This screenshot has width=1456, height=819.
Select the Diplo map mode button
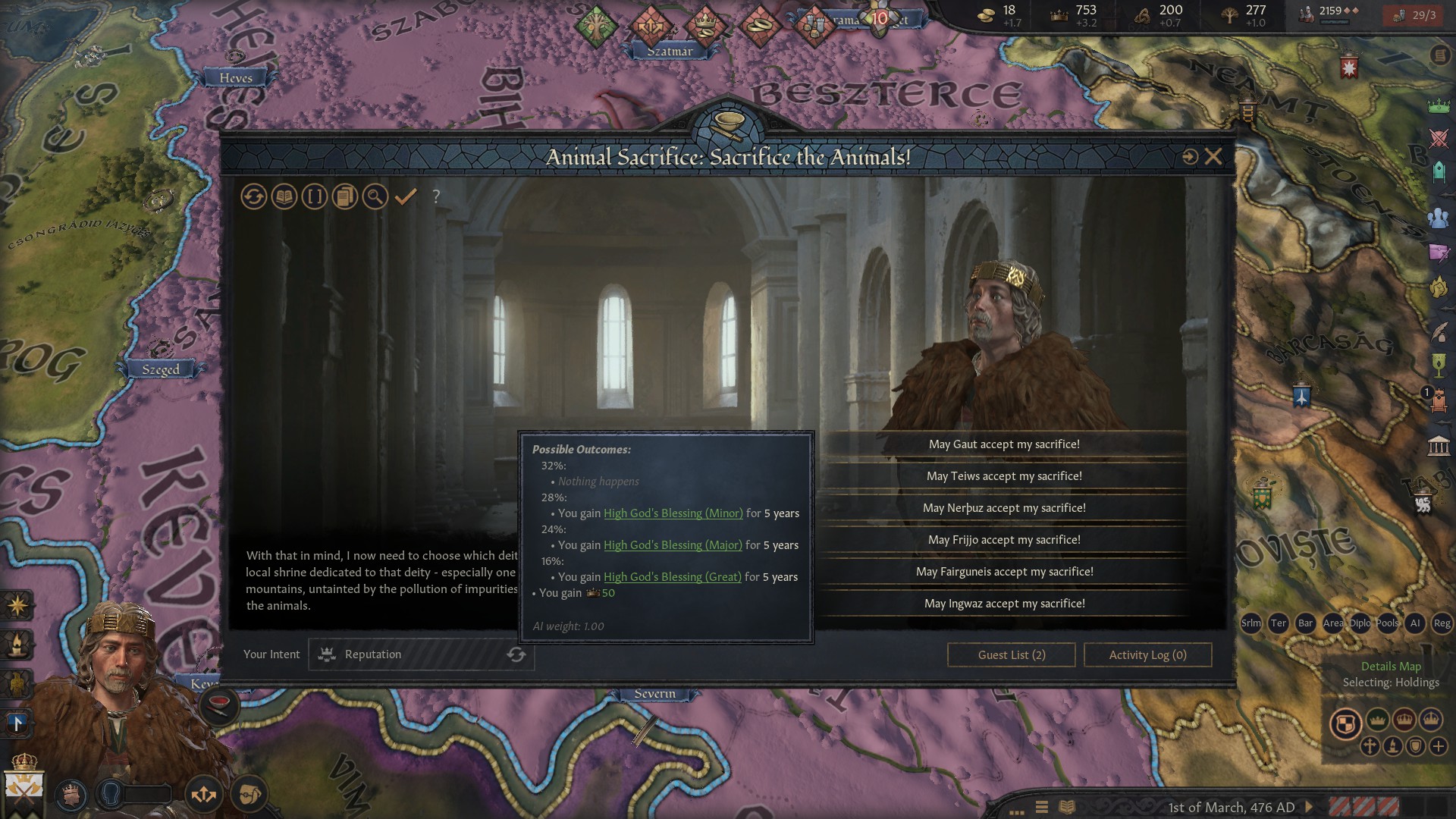(1361, 623)
